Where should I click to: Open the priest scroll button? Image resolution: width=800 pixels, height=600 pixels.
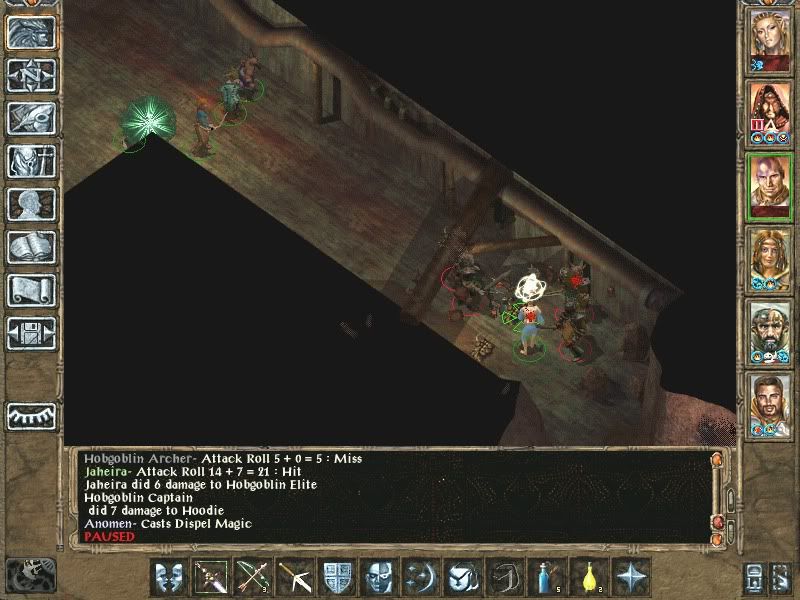point(31,290)
